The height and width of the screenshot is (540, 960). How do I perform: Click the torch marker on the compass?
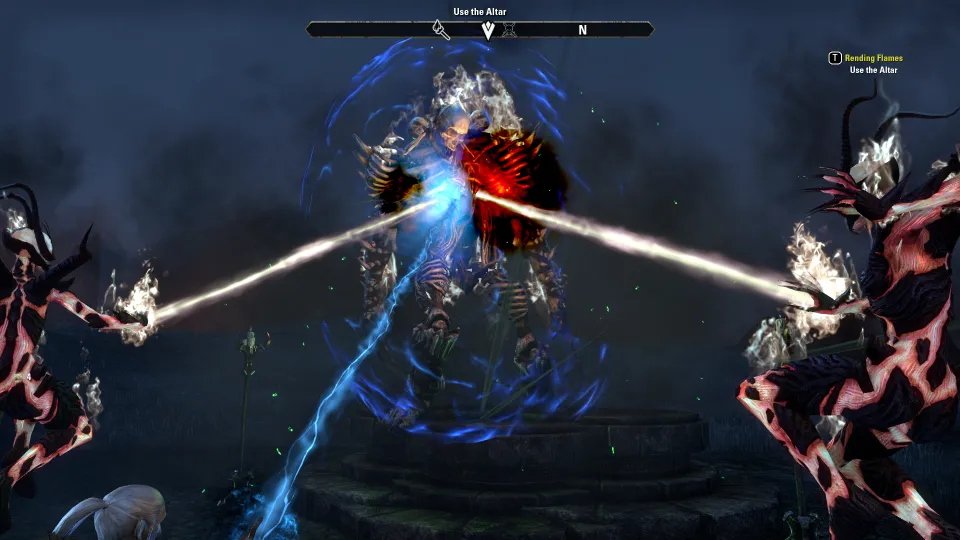click(x=441, y=30)
